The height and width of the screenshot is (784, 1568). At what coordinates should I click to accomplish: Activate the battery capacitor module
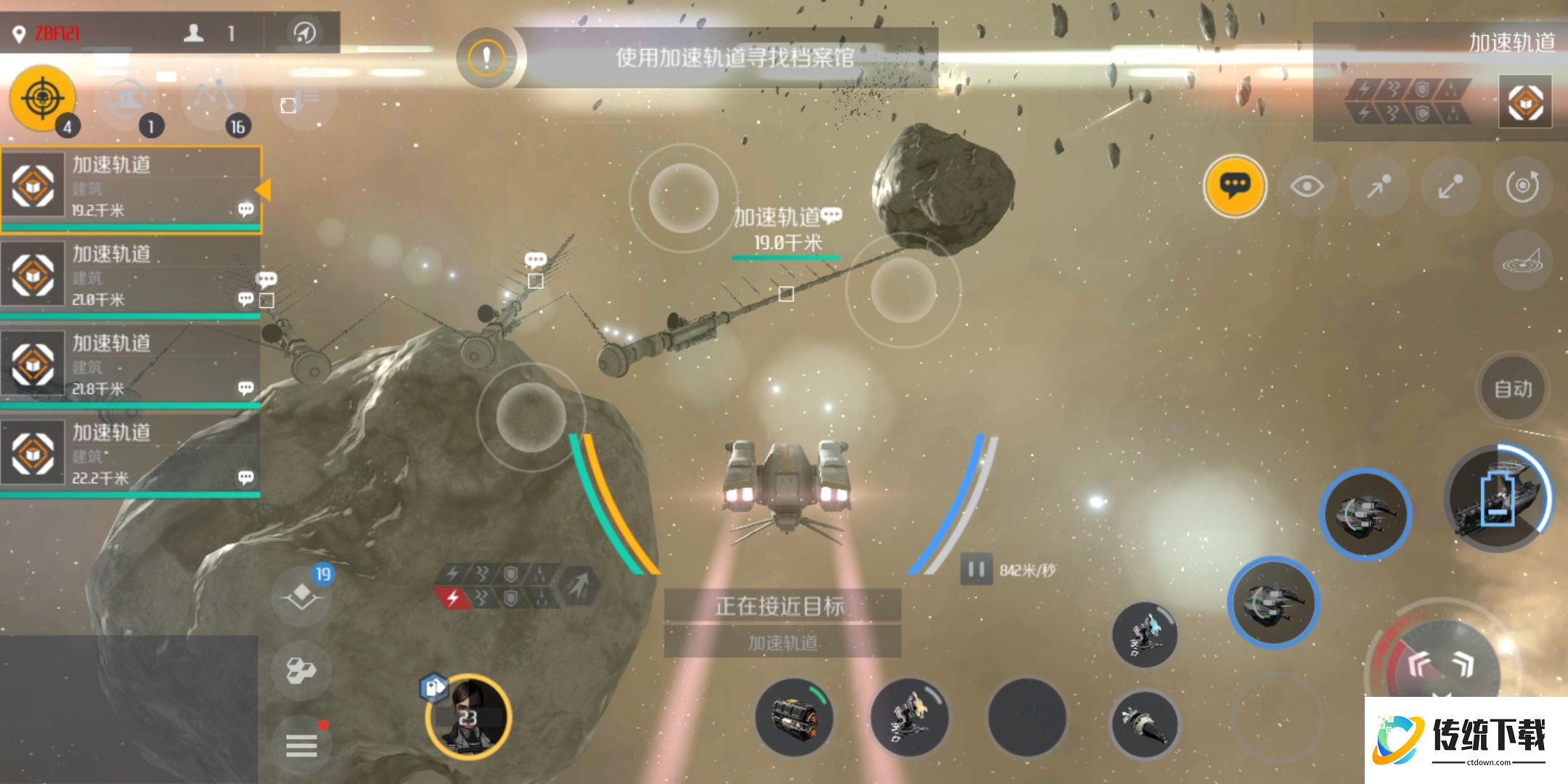coord(1498,499)
